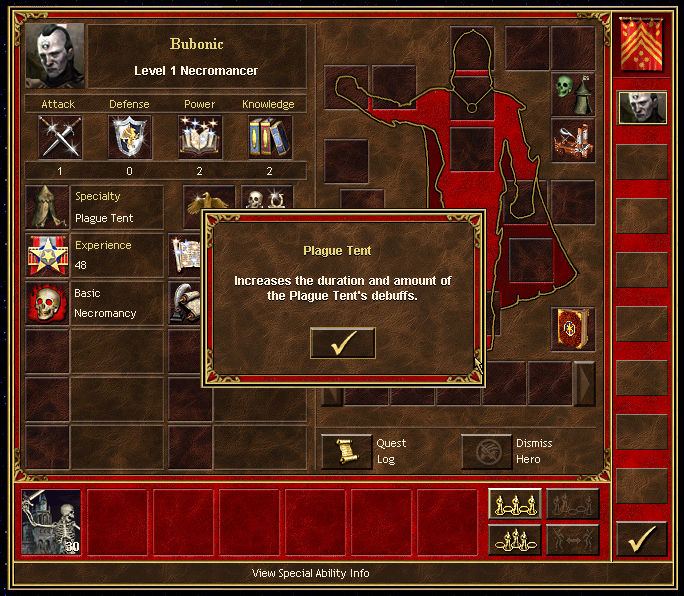Open the Quest Log
The image size is (684, 596).
(346, 451)
